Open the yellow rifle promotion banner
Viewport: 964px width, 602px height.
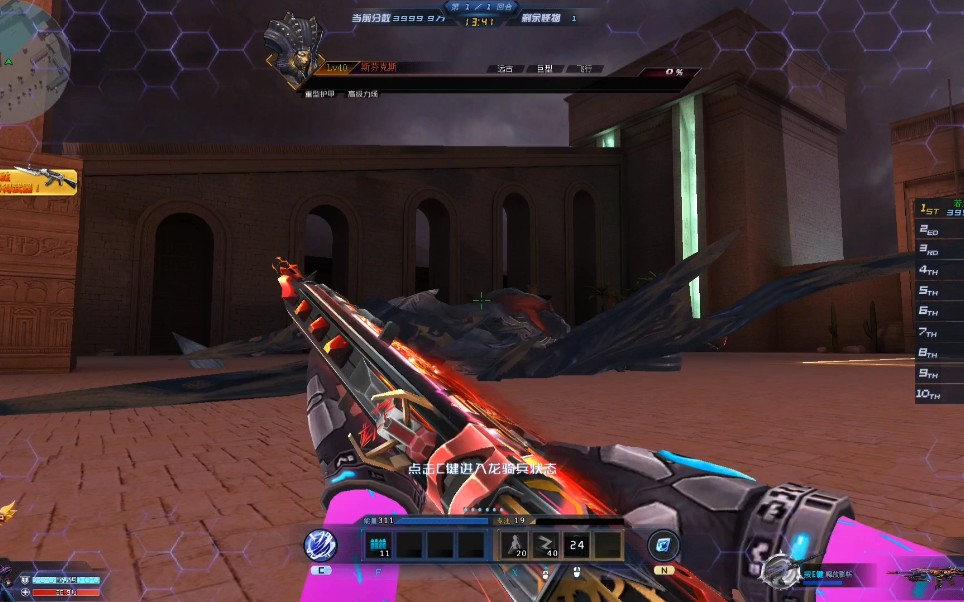click(x=38, y=179)
